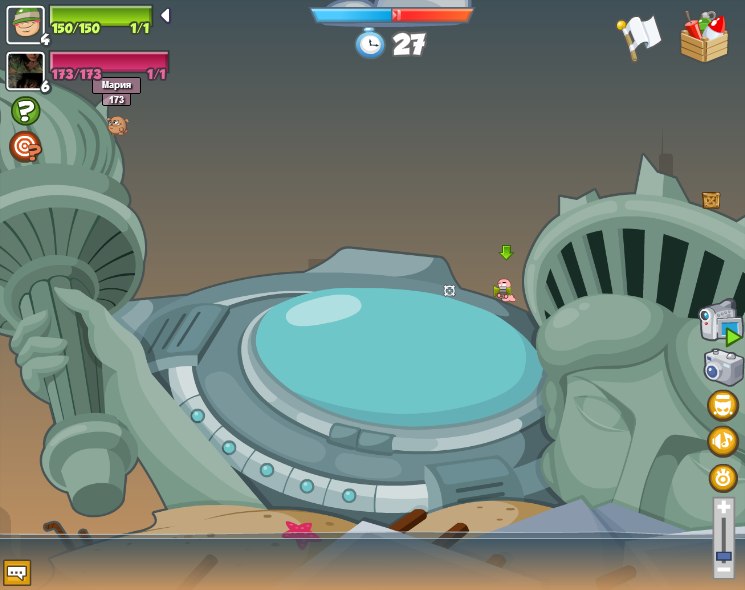745x590 pixels.
Task: Zoom out with the minus button
Action: coord(724,570)
